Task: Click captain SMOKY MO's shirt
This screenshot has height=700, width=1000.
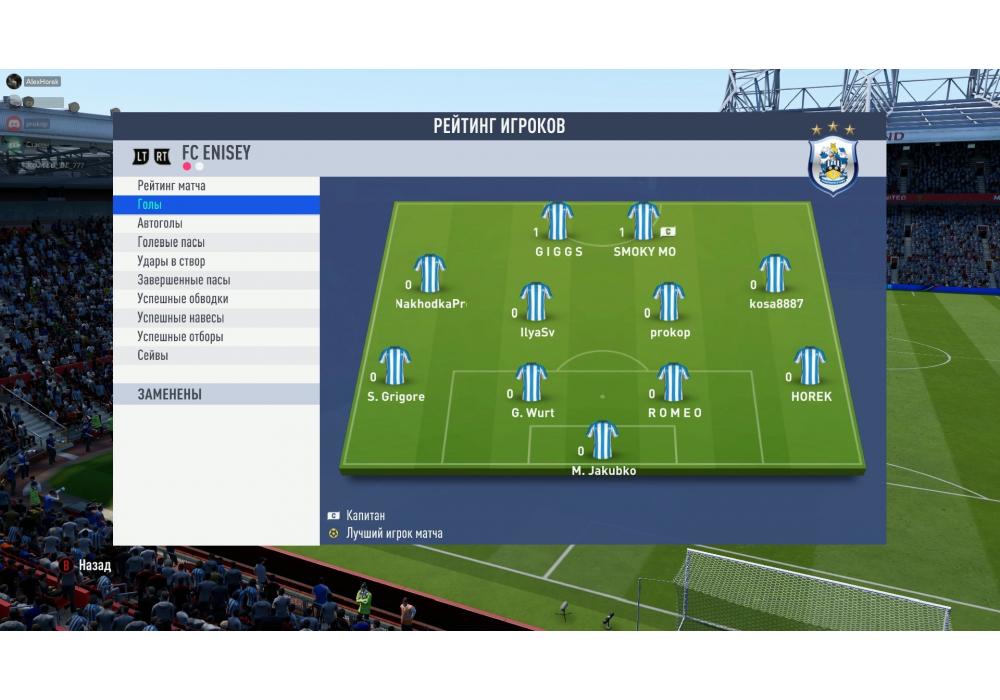Action: pos(643,222)
